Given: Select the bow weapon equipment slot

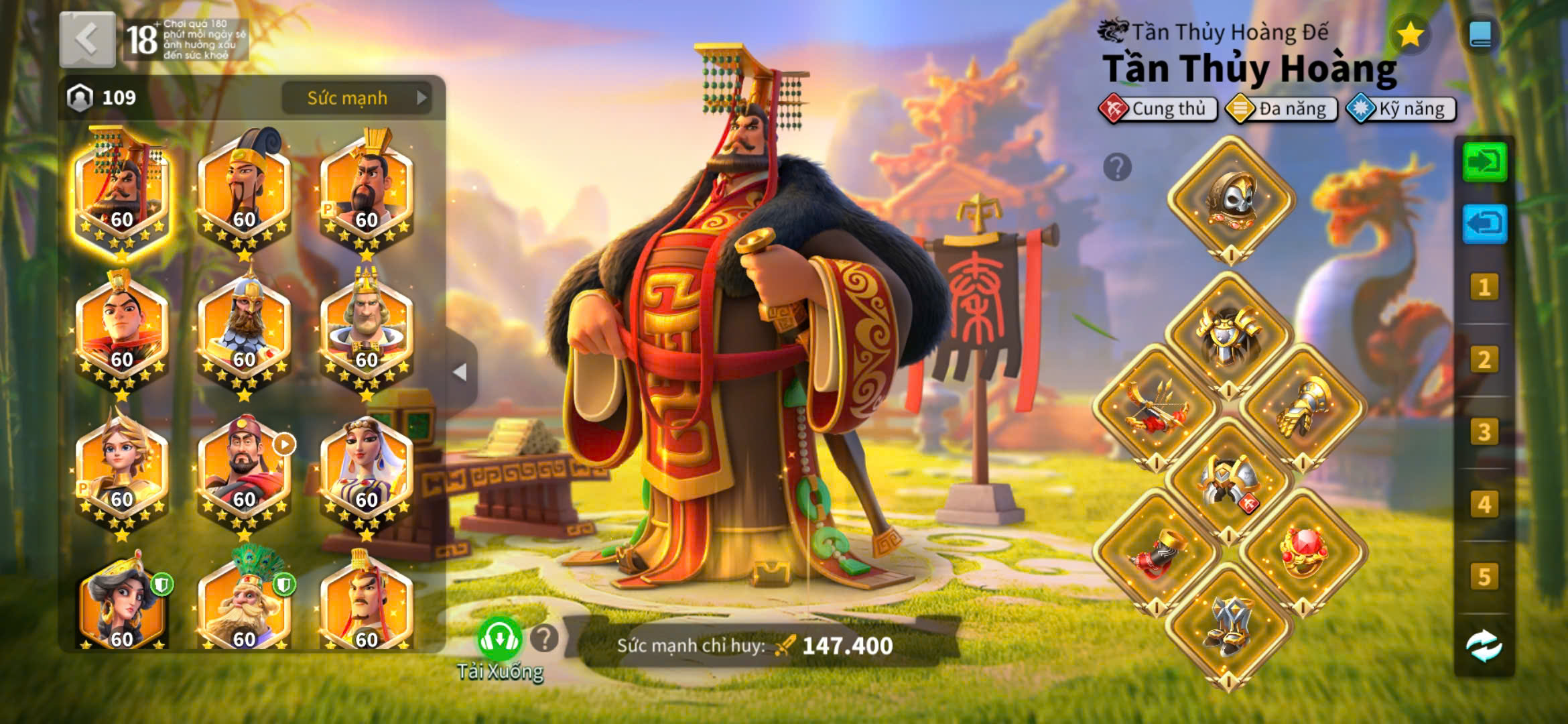Looking at the screenshot, I should pos(1157,407).
